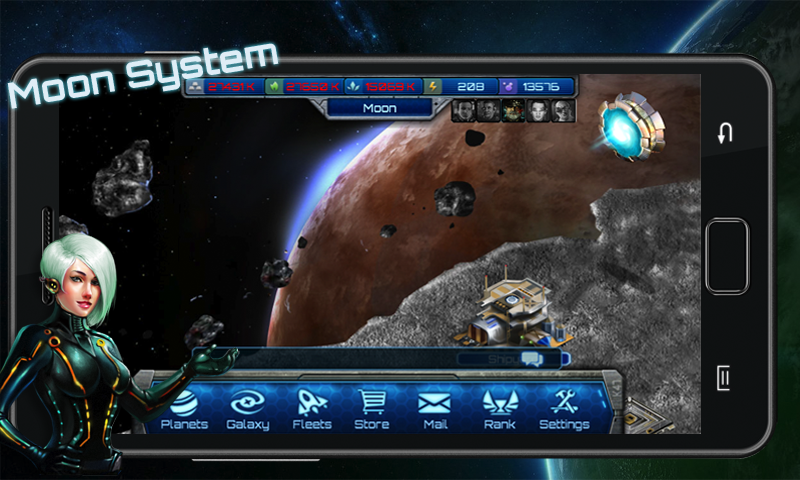The image size is (800, 480).
Task: Open the Settings menu
Action: (x=564, y=408)
